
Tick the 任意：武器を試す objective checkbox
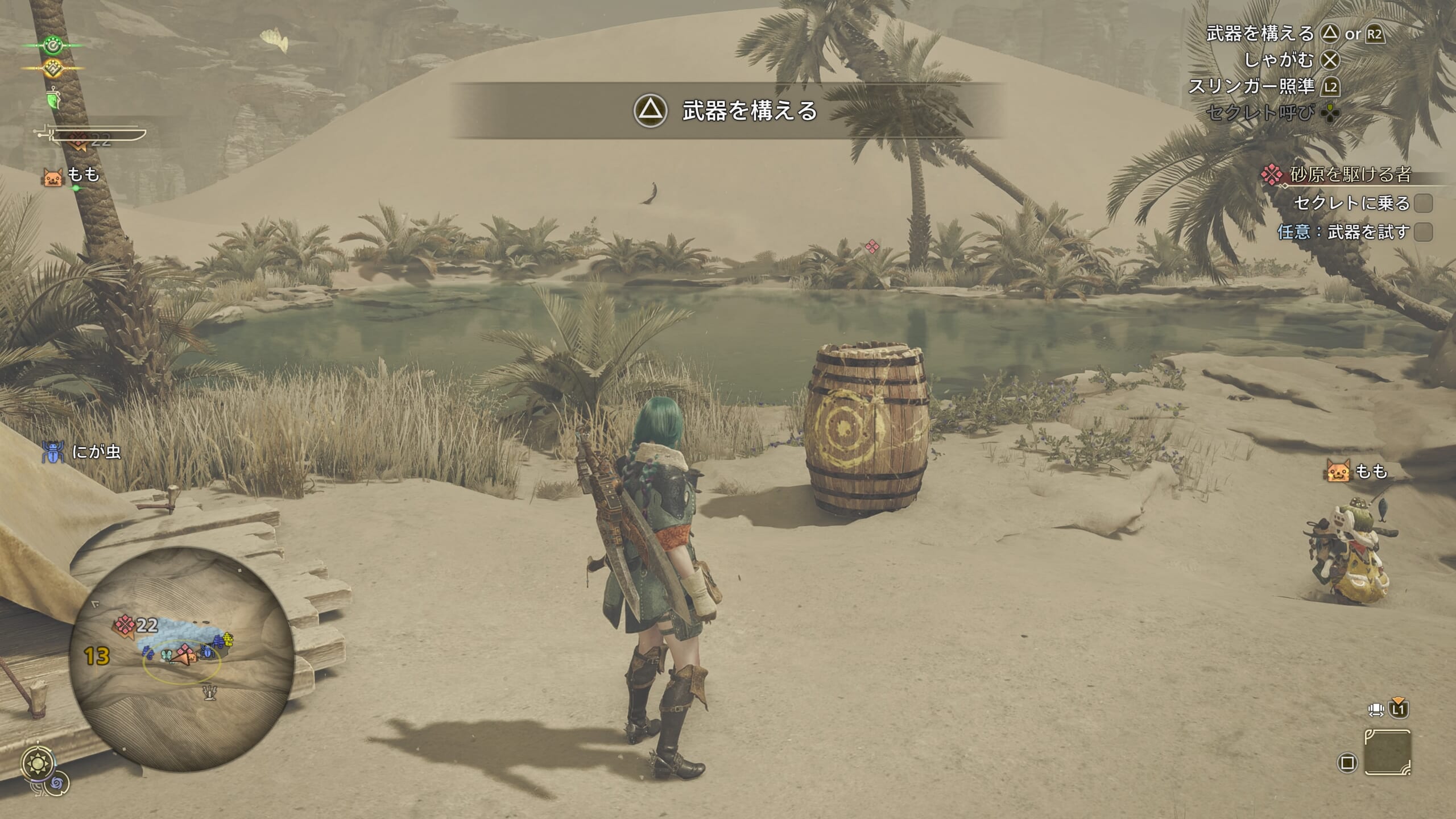coord(1423,232)
